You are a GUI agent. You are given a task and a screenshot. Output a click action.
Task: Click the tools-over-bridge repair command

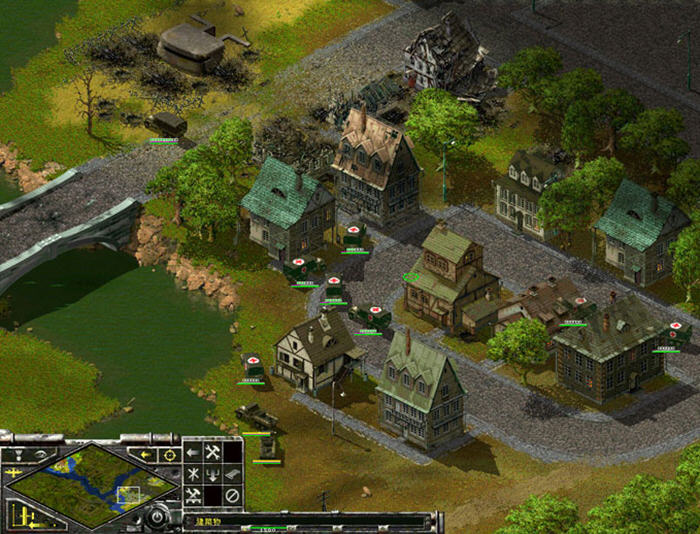click(x=193, y=496)
